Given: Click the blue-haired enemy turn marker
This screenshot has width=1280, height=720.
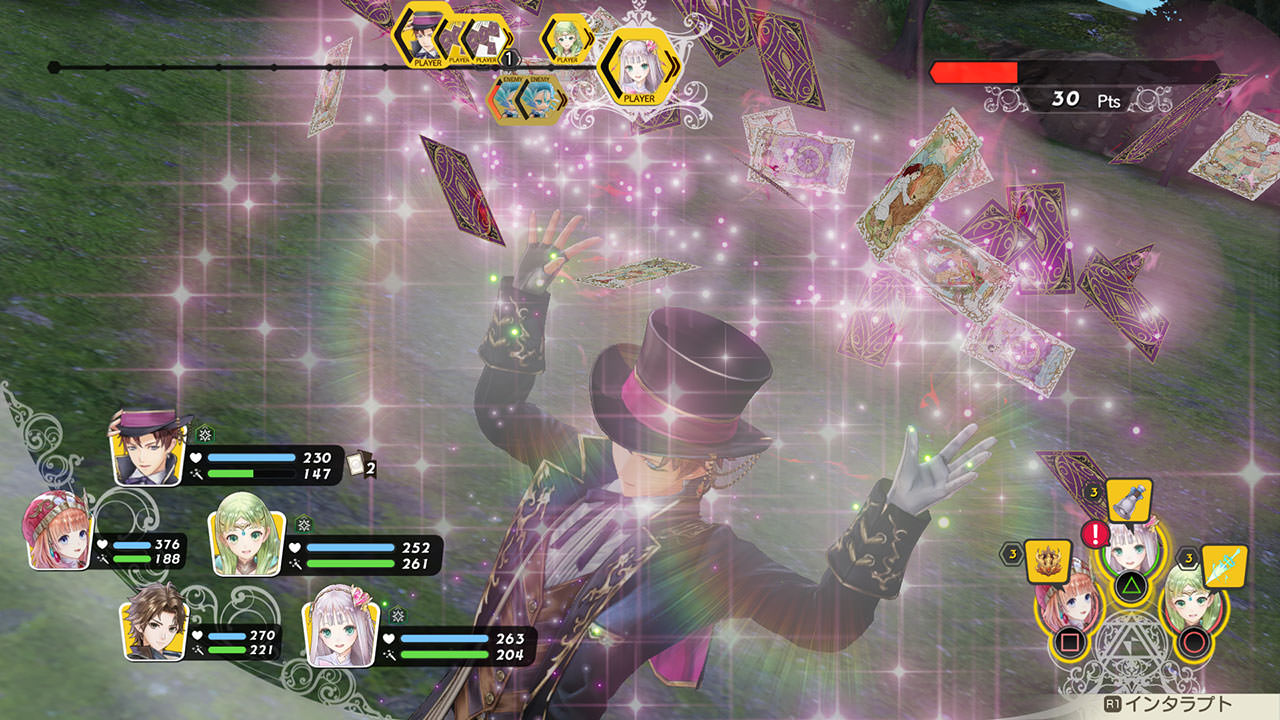Looking at the screenshot, I should [x=540, y=98].
